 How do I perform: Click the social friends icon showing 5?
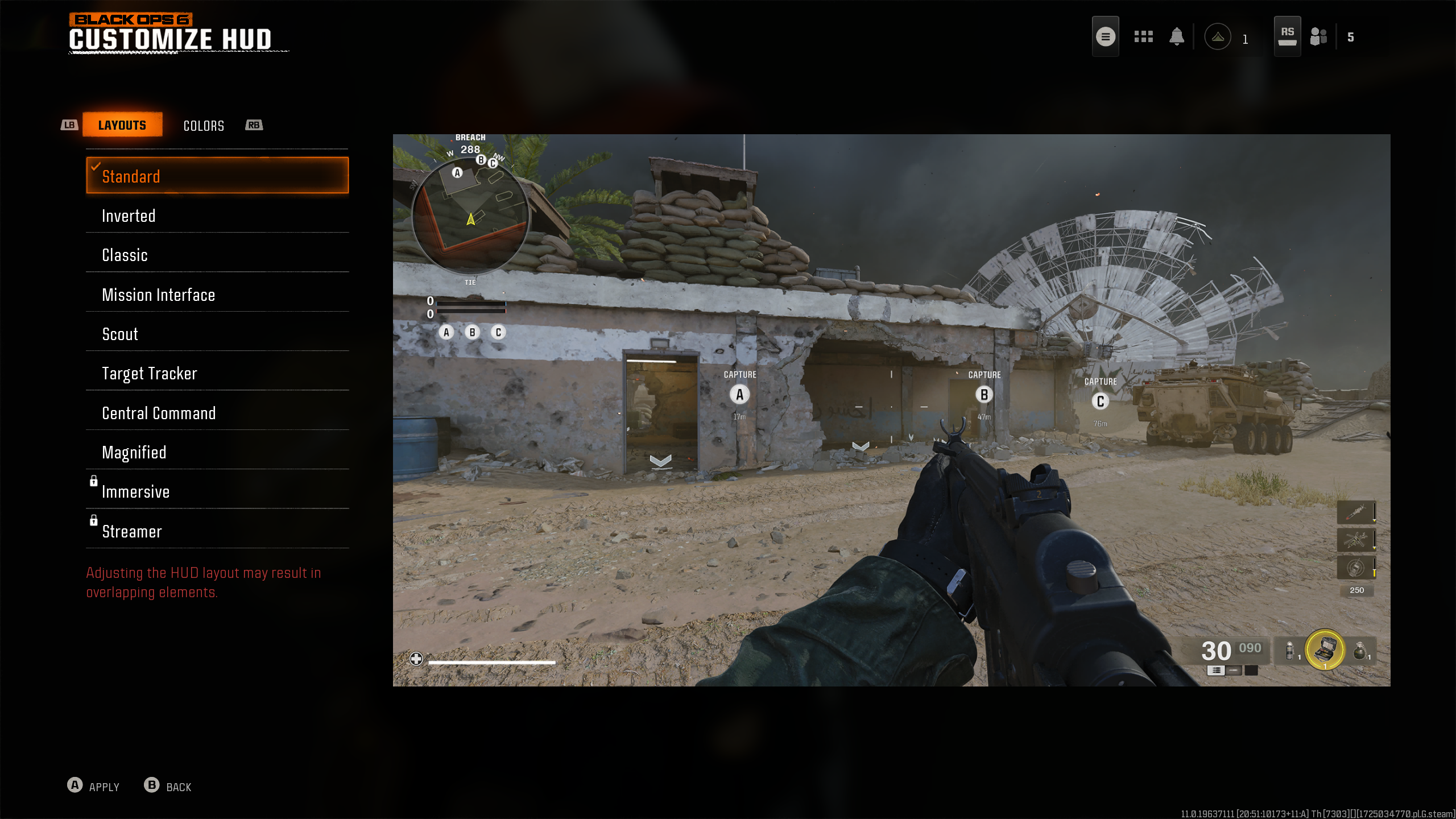coord(1318,36)
